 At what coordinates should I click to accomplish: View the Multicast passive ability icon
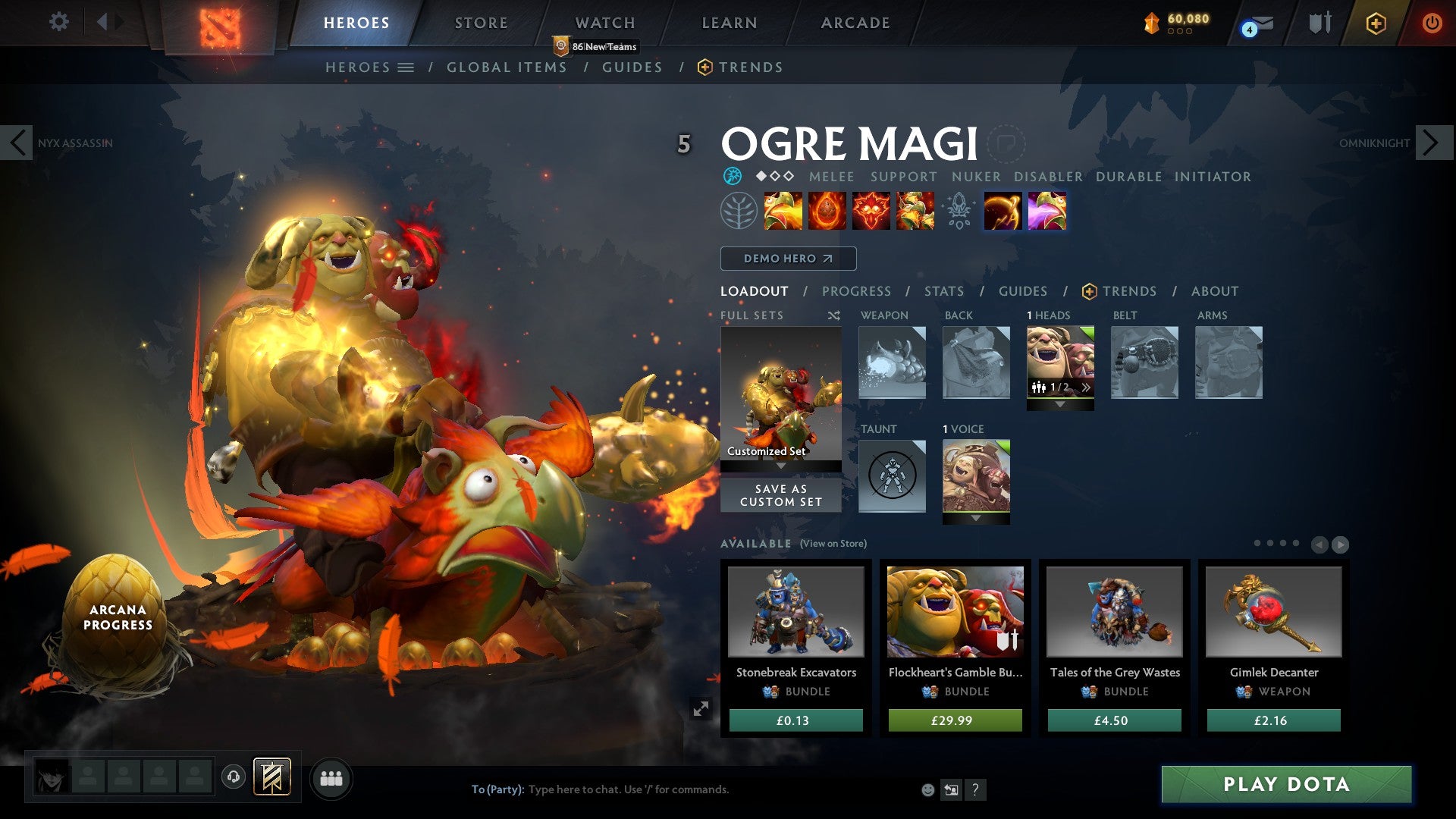pos(915,212)
